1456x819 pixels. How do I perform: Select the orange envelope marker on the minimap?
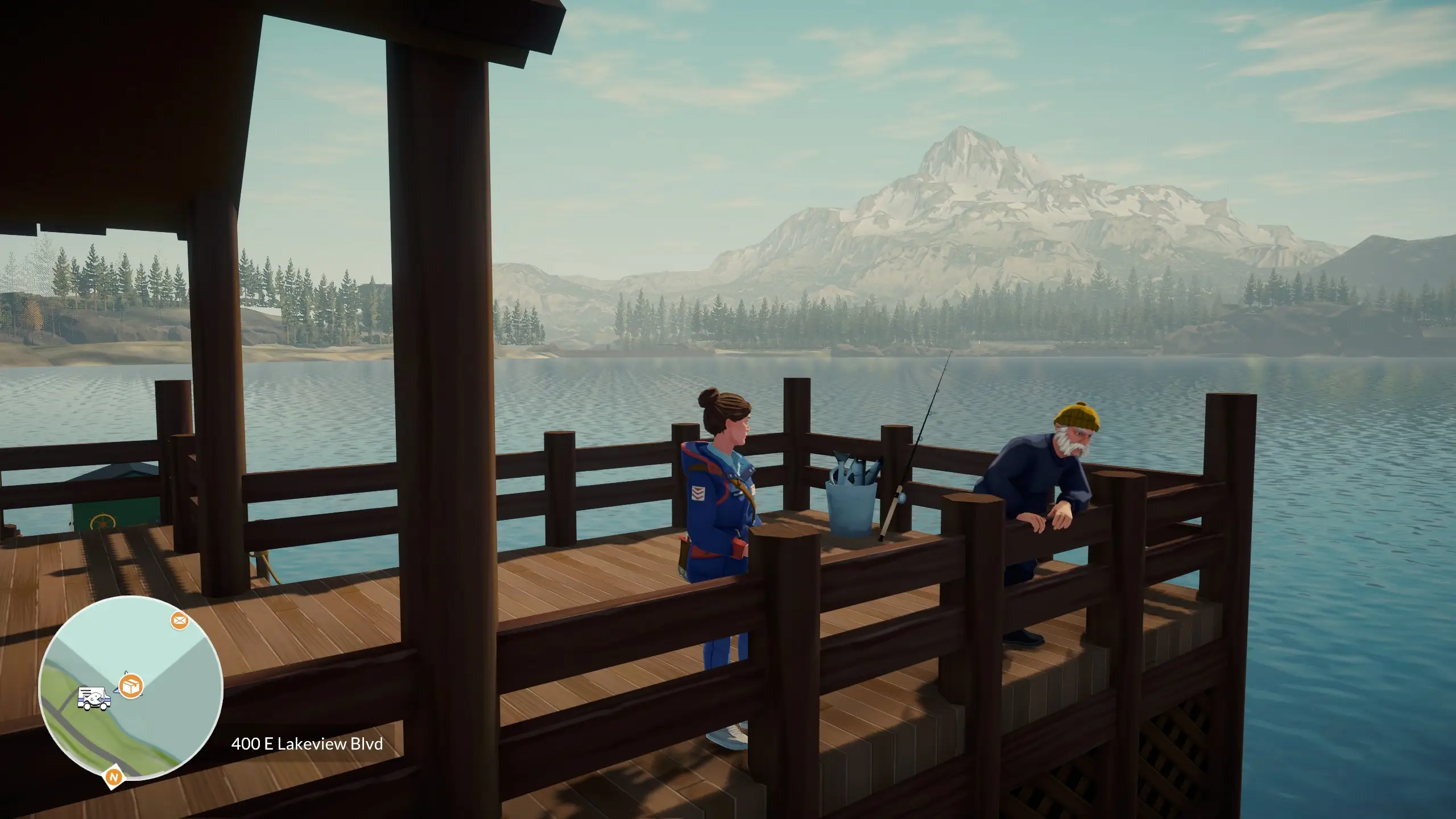[x=180, y=621]
